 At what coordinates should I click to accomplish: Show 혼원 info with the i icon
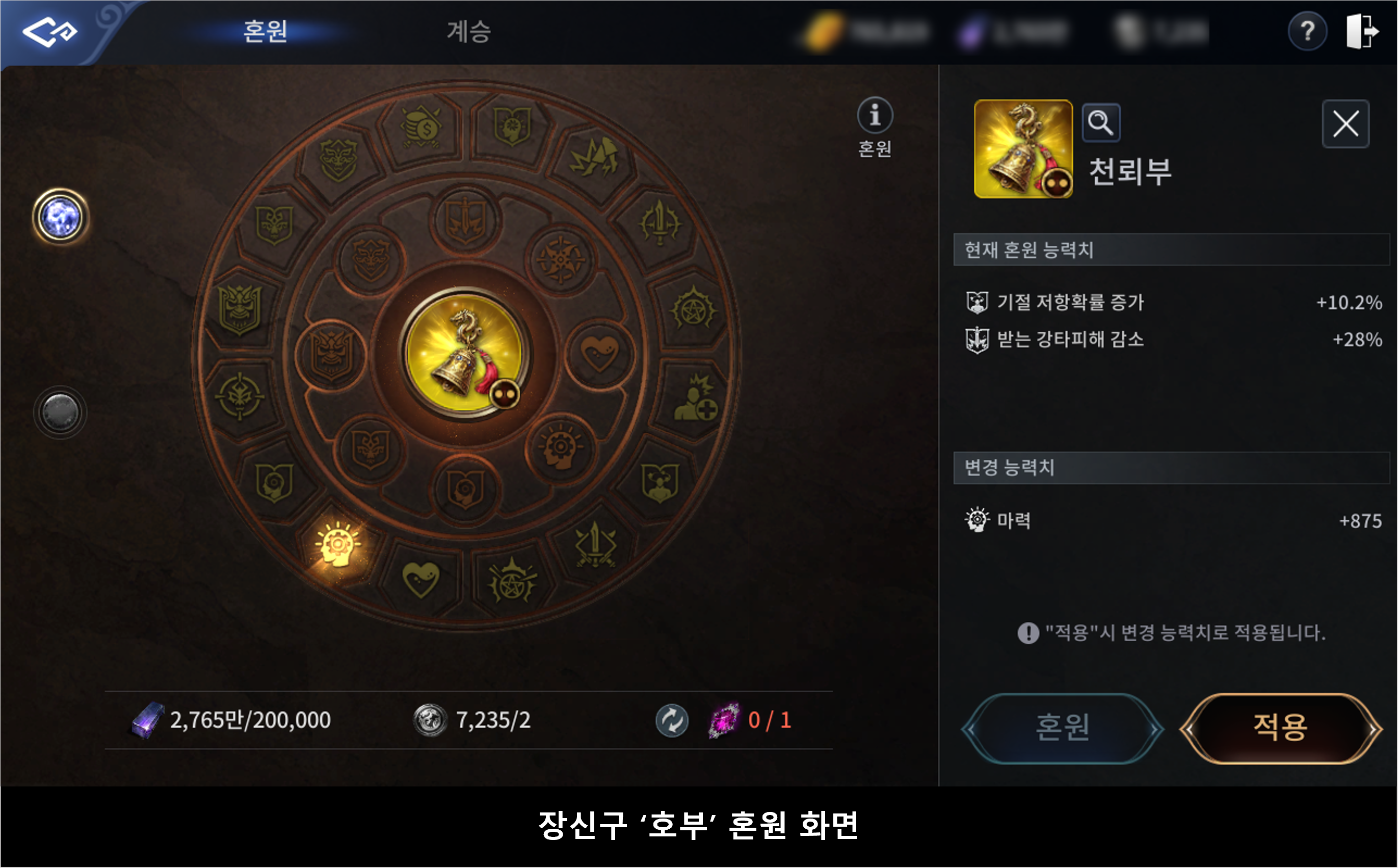click(x=874, y=115)
